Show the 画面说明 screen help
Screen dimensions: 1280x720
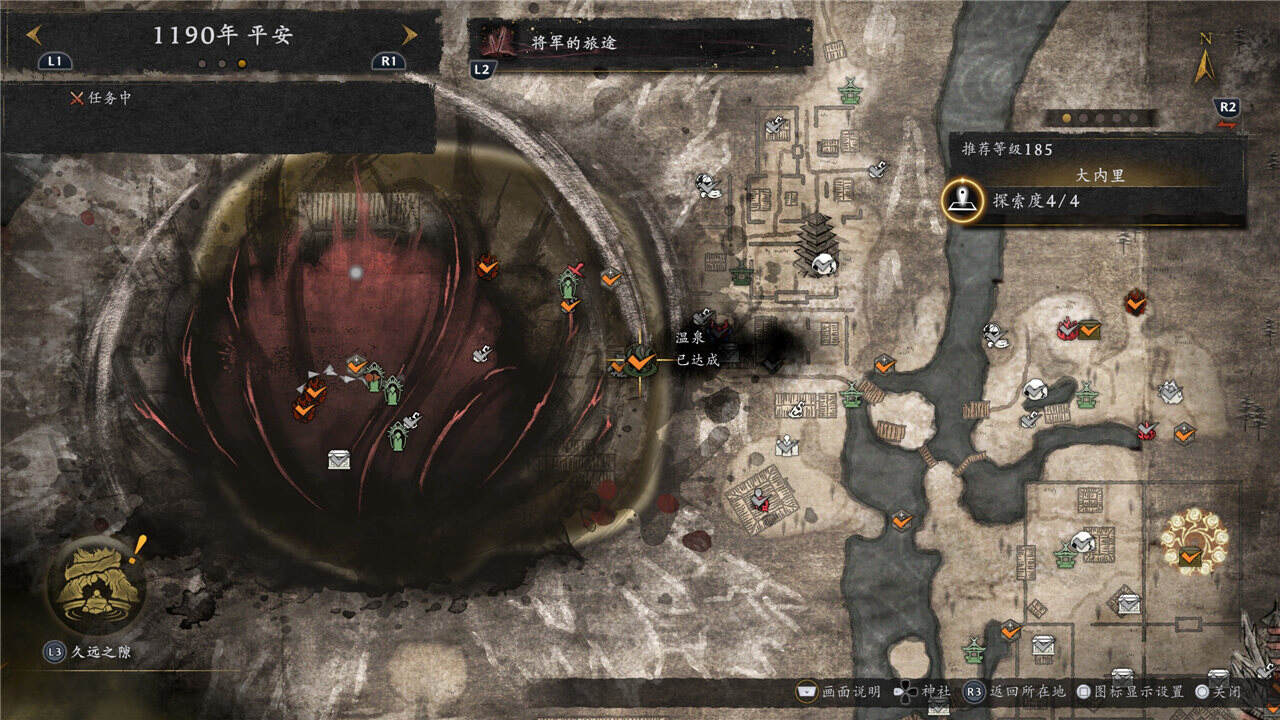[840, 692]
